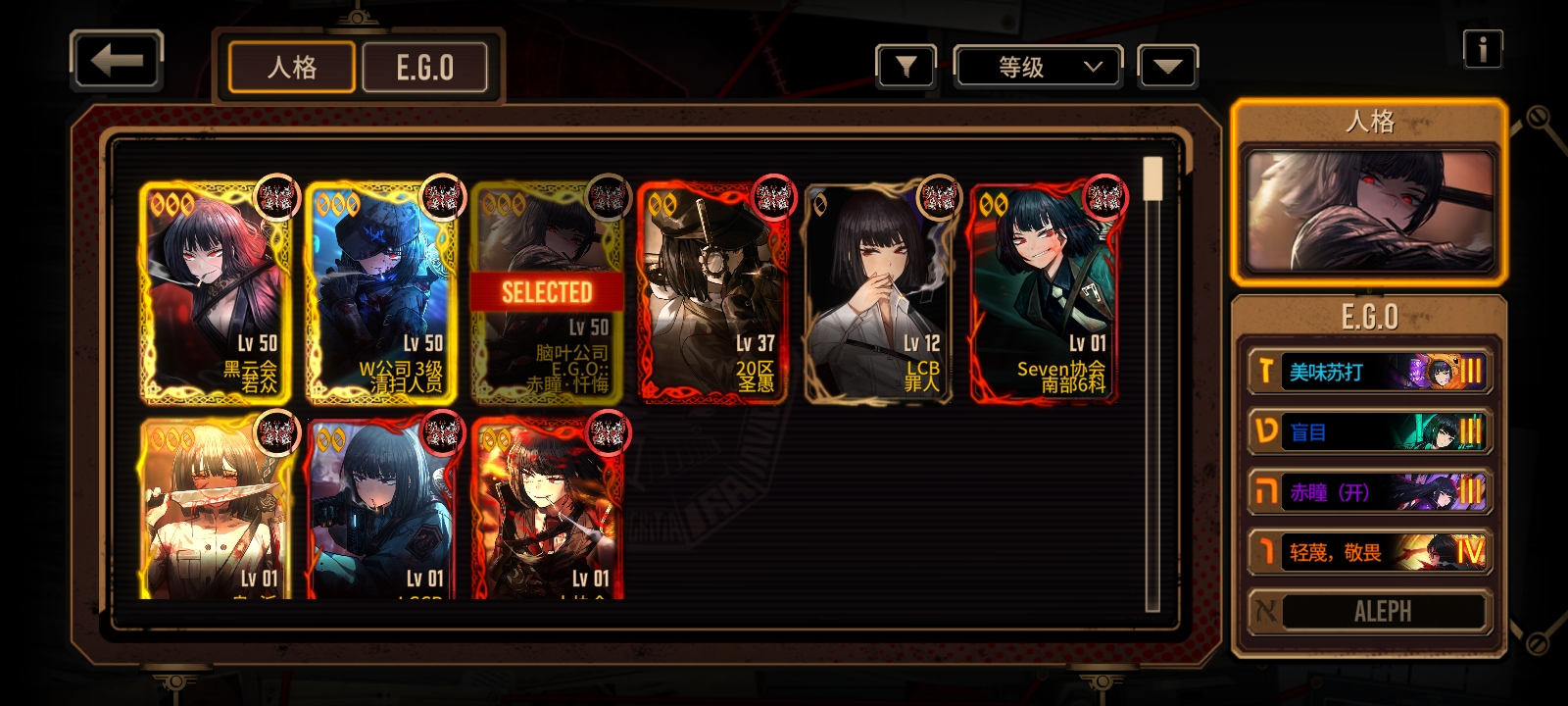This screenshot has height=706, width=1568.
Task: Open the info button
Action: click(1482, 48)
